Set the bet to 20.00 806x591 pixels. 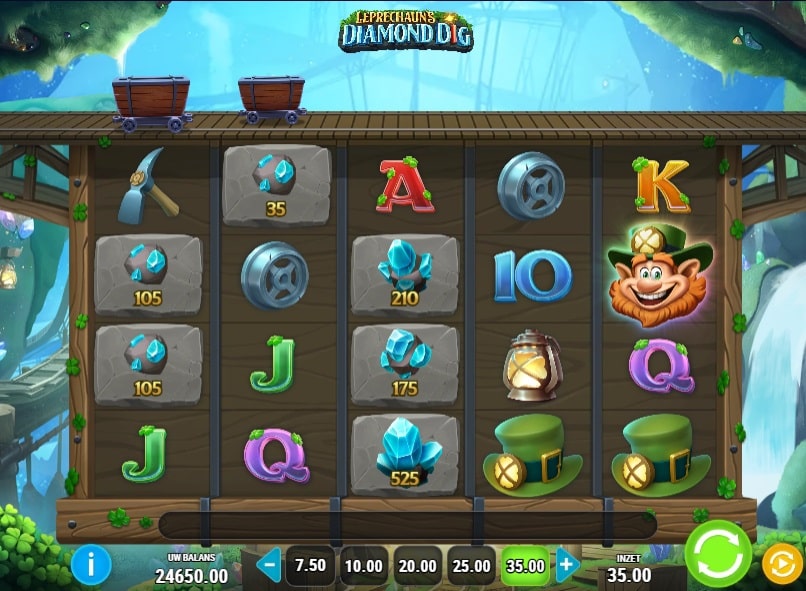coord(418,565)
